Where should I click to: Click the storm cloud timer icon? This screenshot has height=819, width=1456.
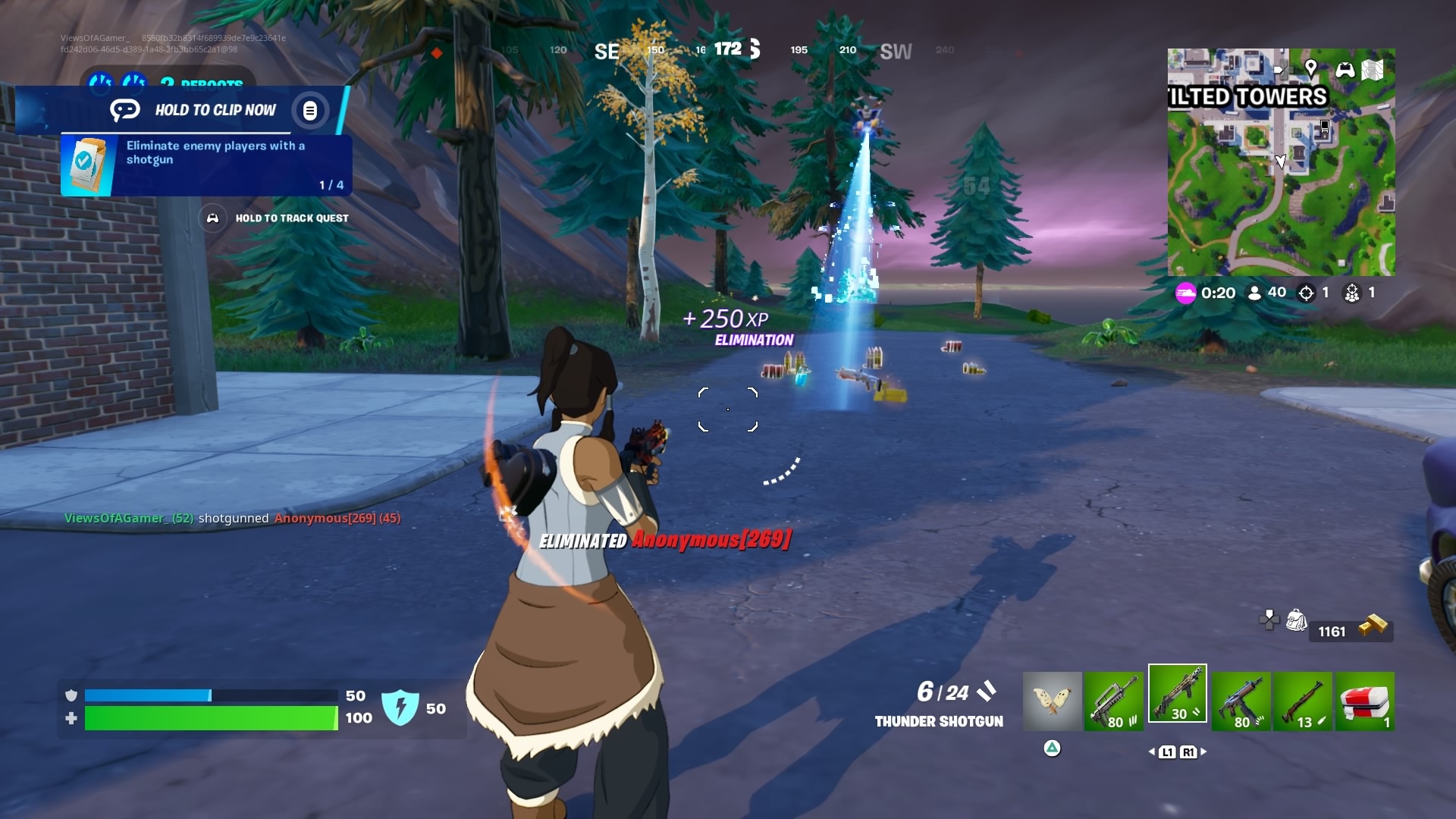(x=1185, y=293)
